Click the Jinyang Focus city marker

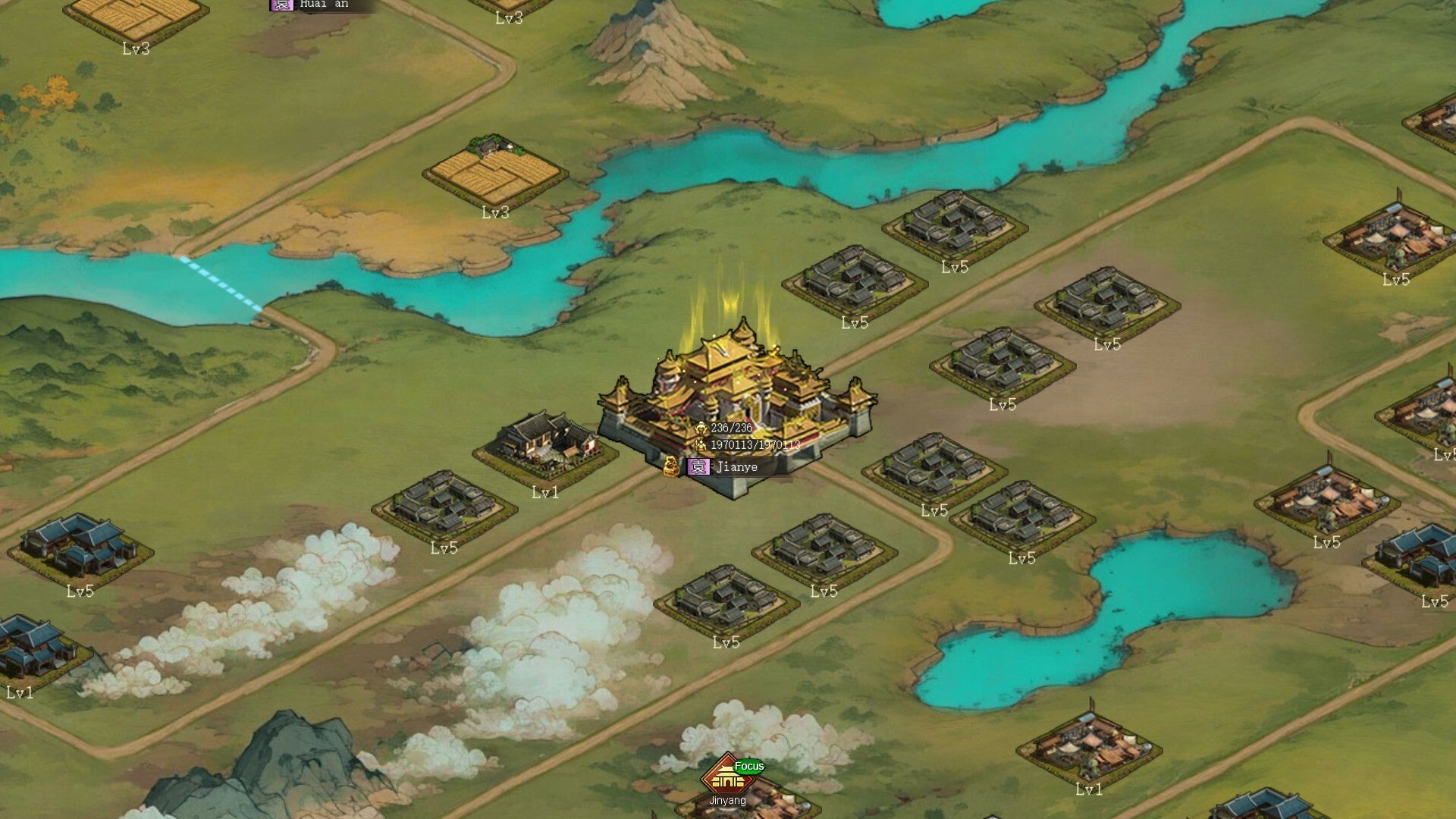728,777
